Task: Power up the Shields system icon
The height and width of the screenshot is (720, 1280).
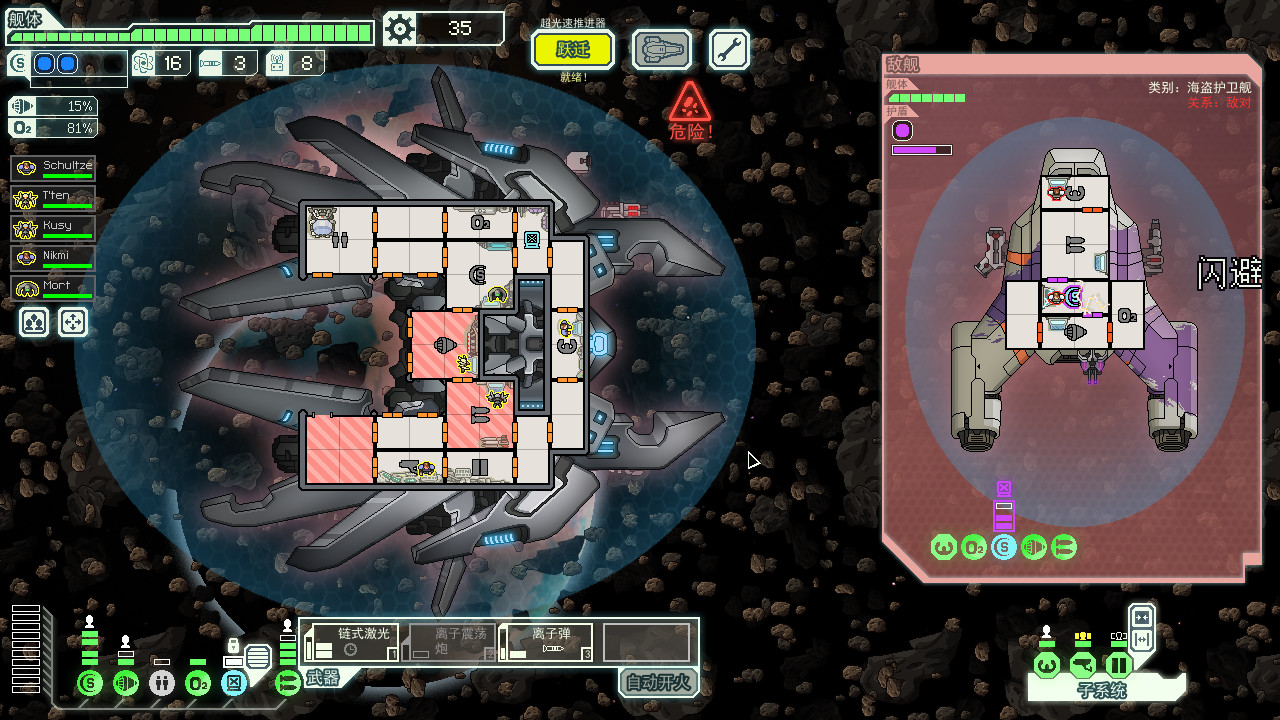Action: pyautogui.click(x=89, y=684)
